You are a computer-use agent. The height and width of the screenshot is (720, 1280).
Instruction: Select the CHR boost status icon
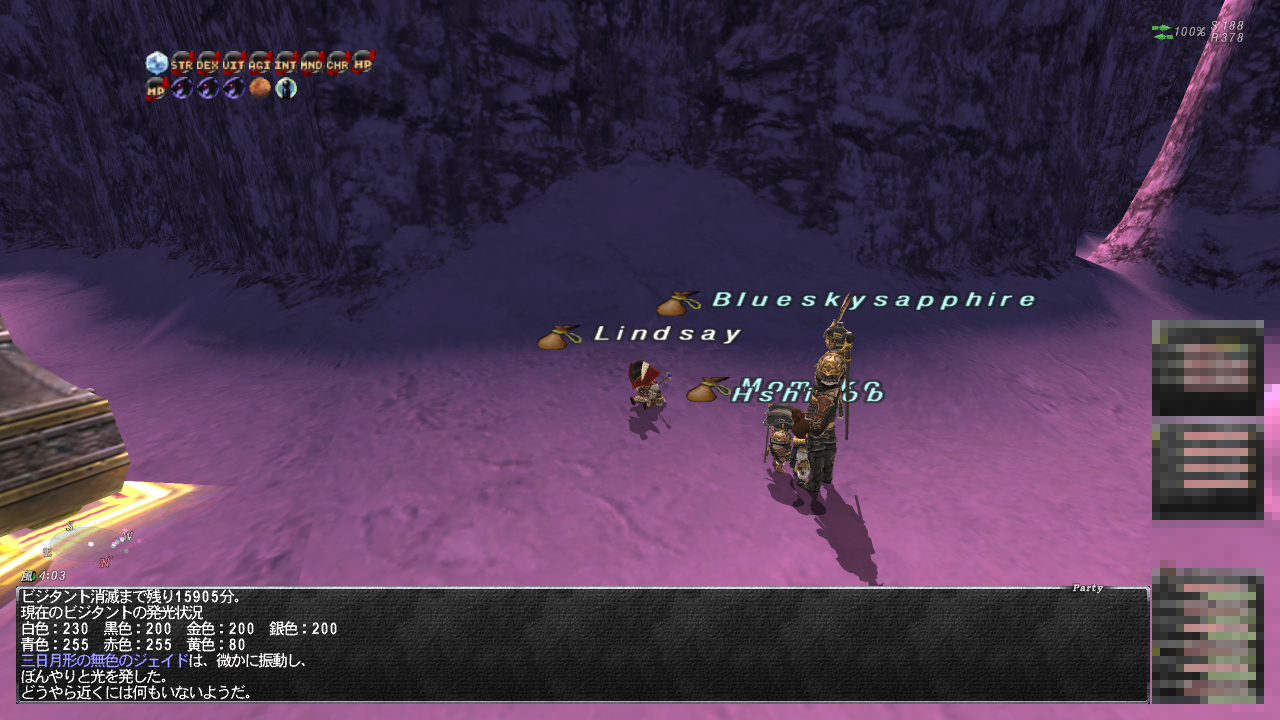coord(338,63)
